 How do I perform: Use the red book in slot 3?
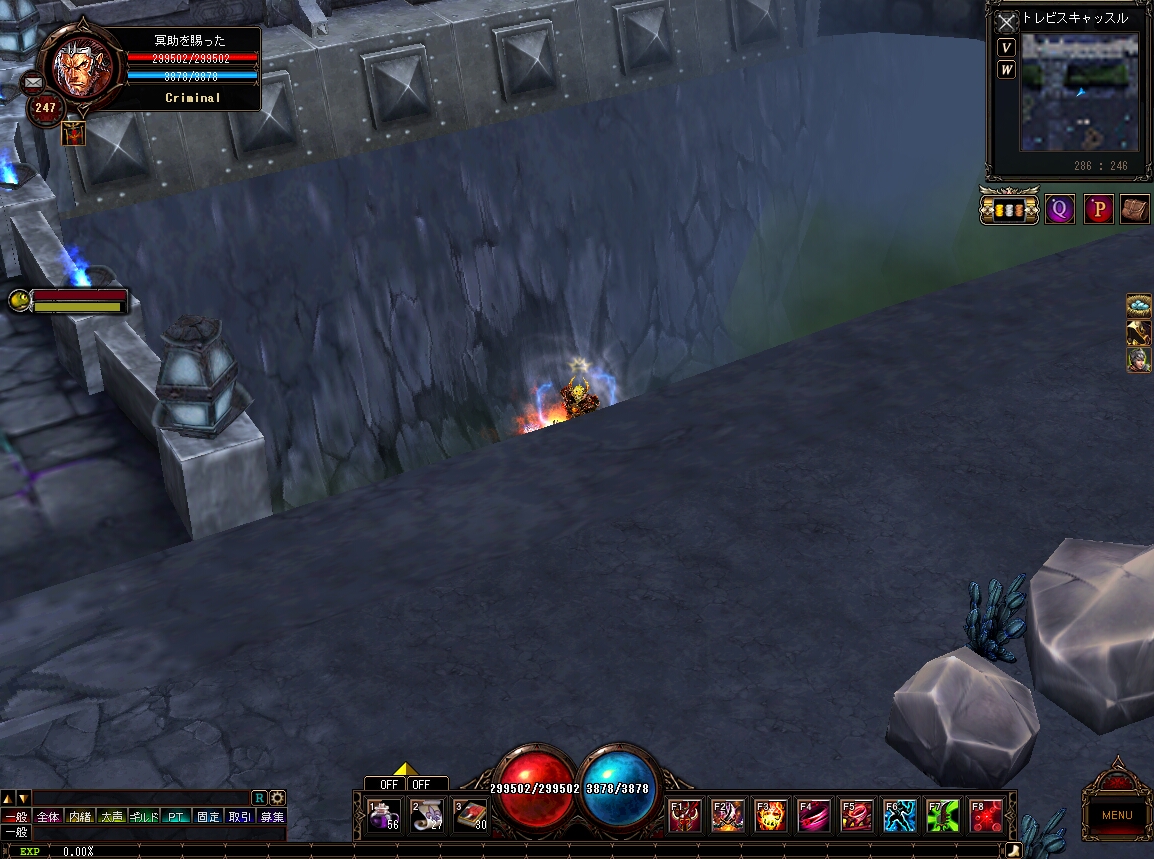tap(471, 816)
